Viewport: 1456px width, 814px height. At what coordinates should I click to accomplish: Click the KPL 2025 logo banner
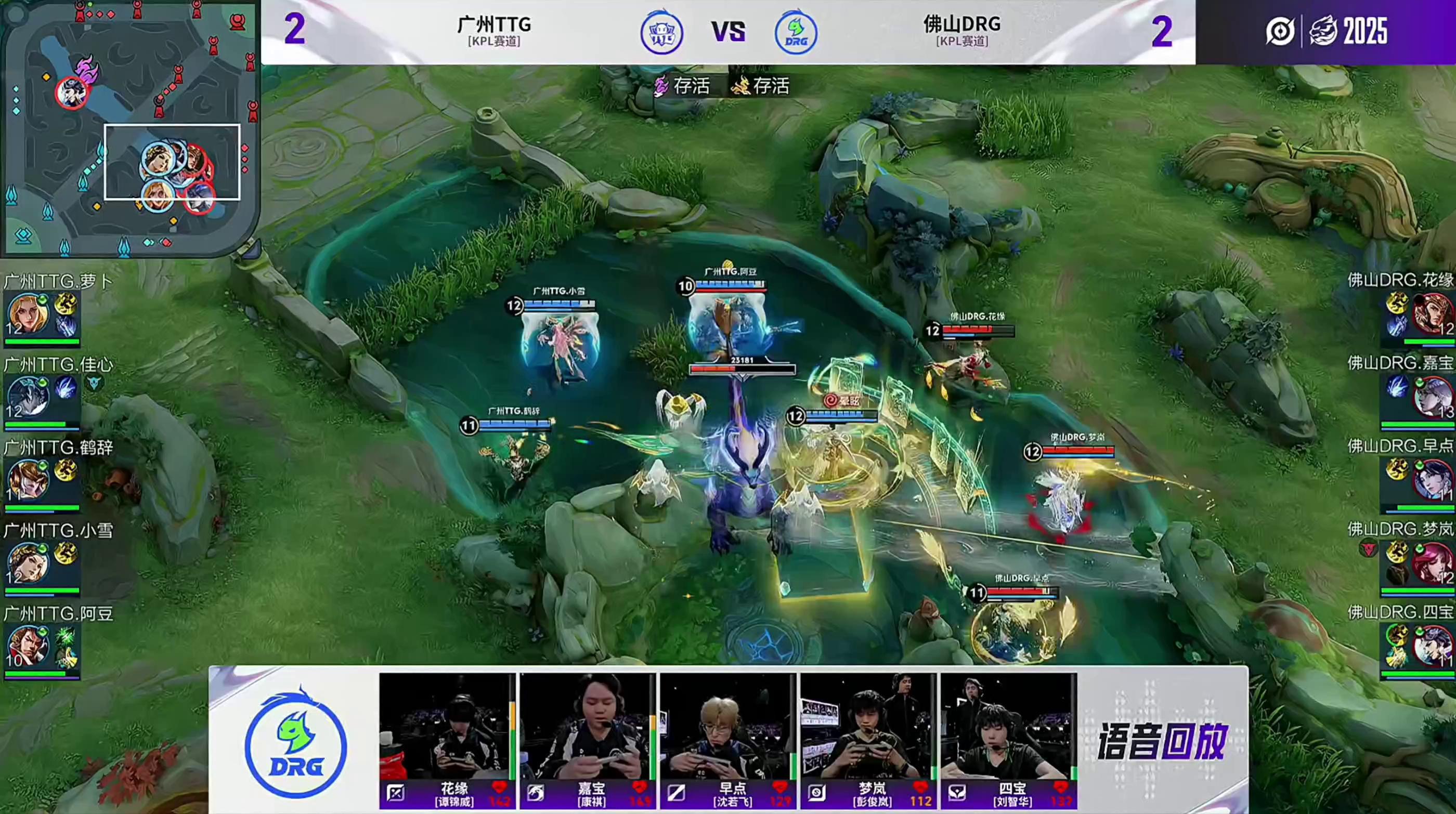[1325, 31]
